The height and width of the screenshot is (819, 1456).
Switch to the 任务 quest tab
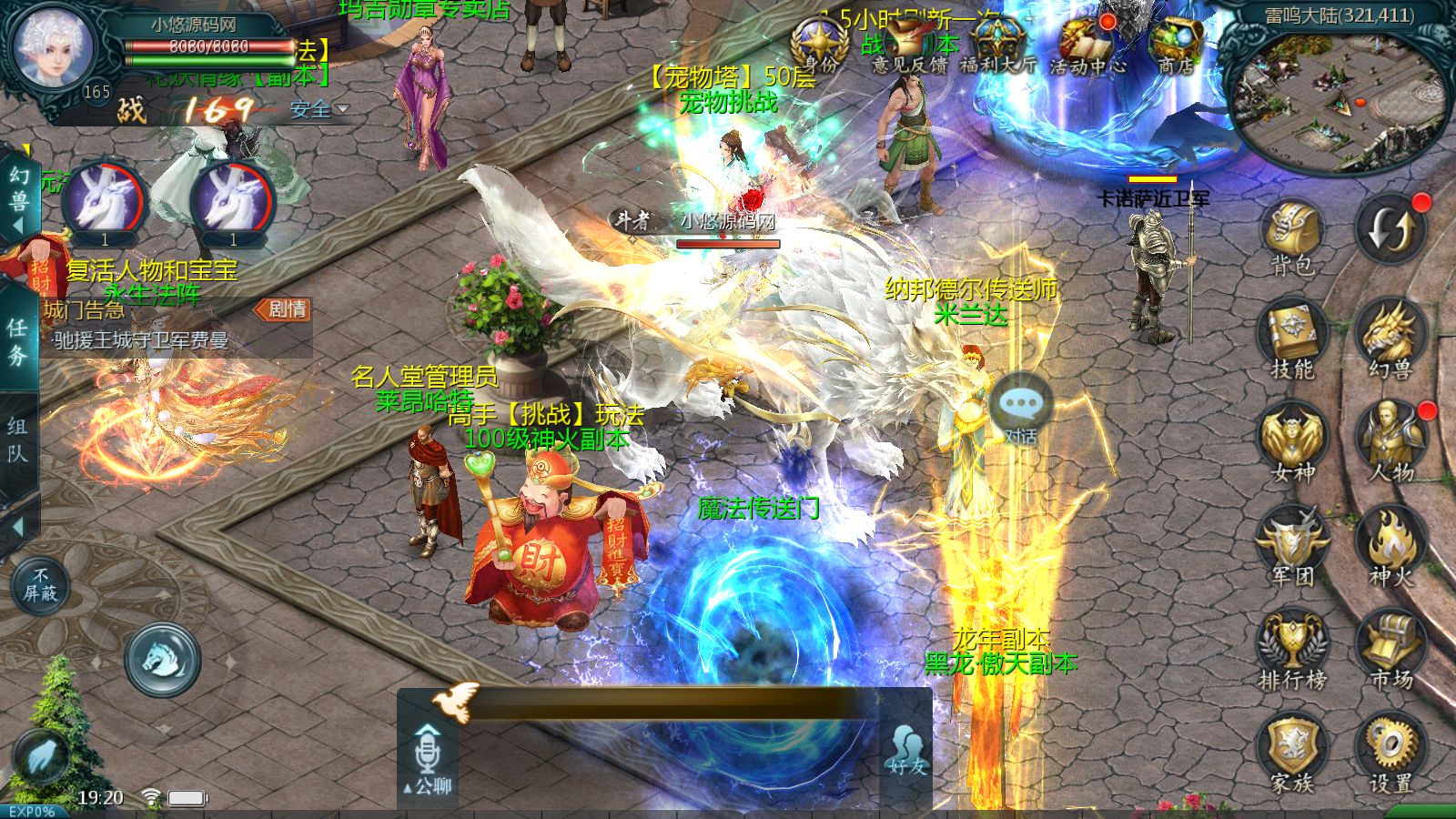coord(18,339)
